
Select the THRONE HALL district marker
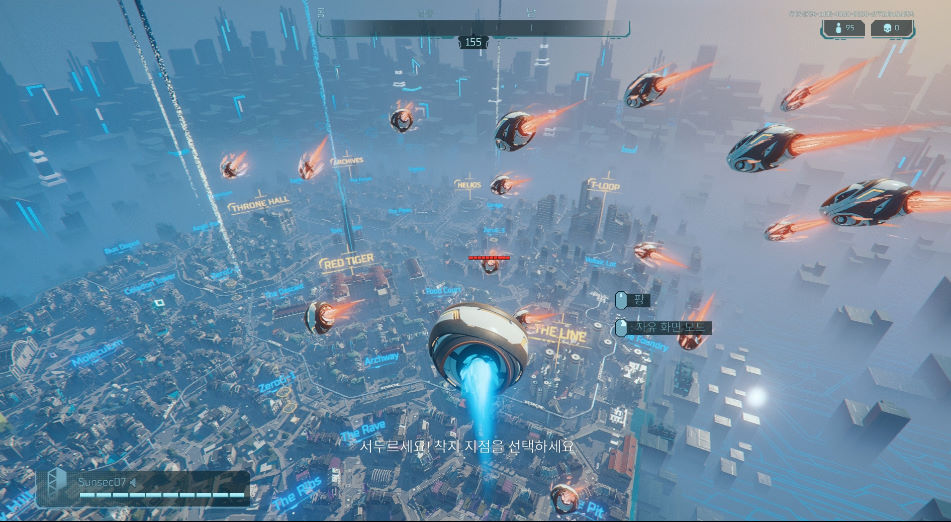pos(258,206)
